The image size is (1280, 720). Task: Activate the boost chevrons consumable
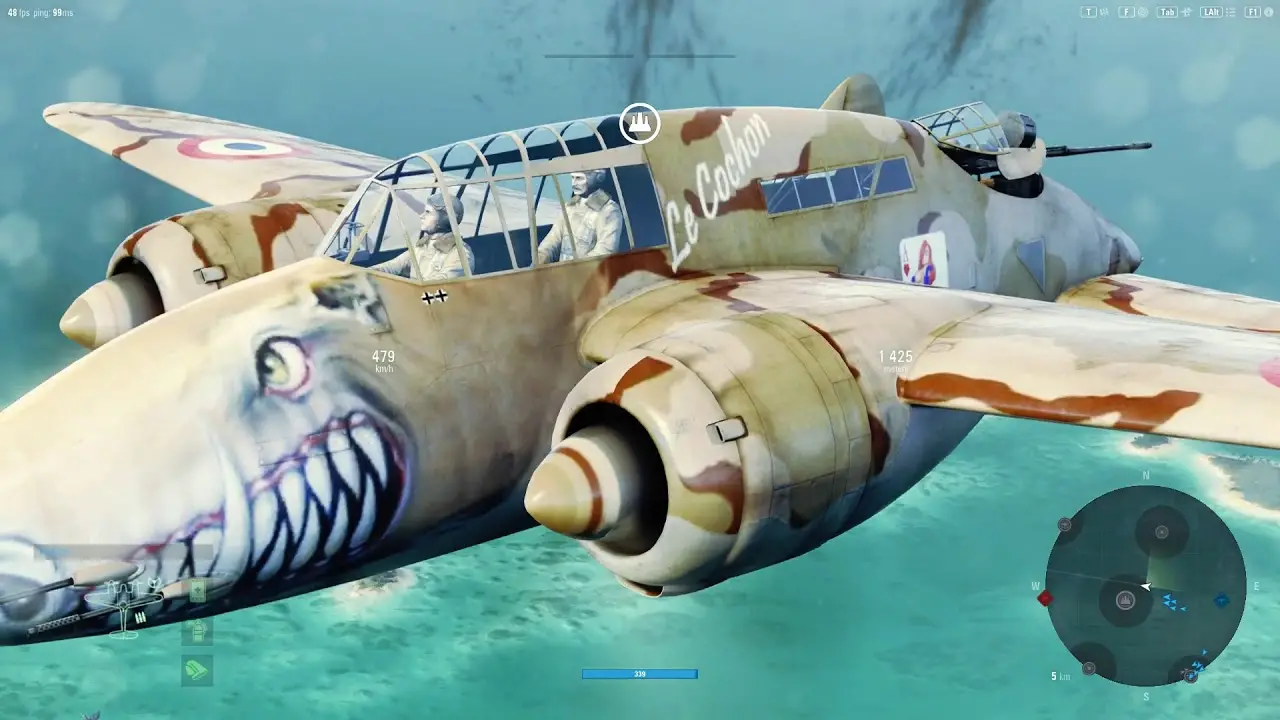click(197, 669)
